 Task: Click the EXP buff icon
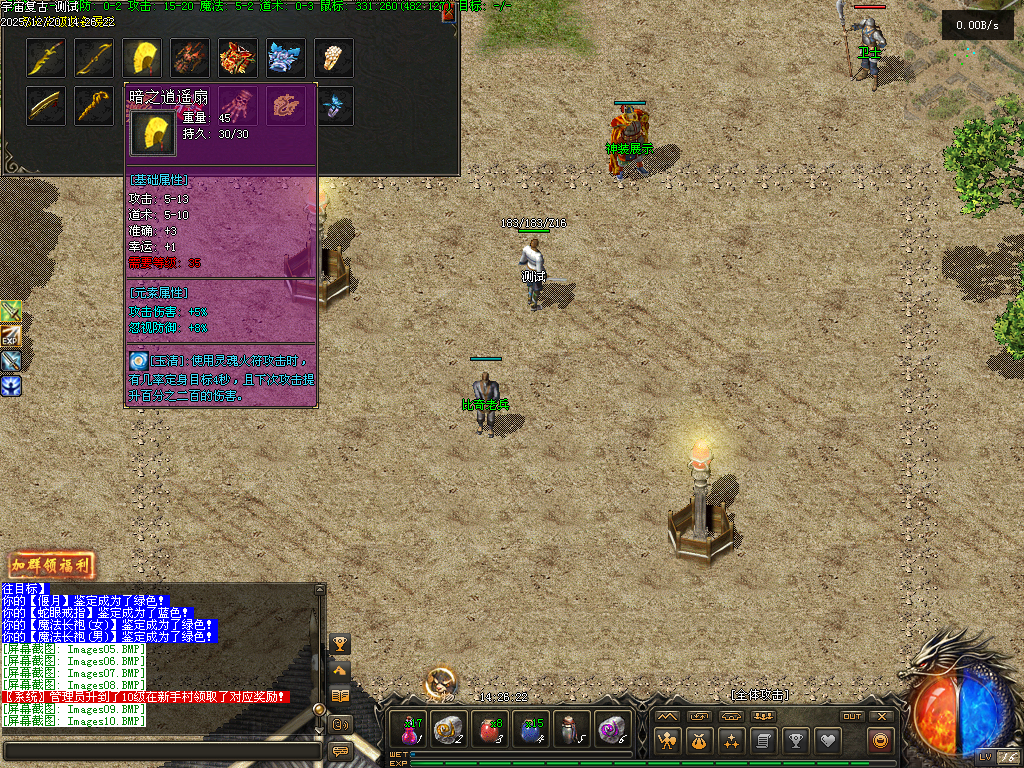pos(11,336)
